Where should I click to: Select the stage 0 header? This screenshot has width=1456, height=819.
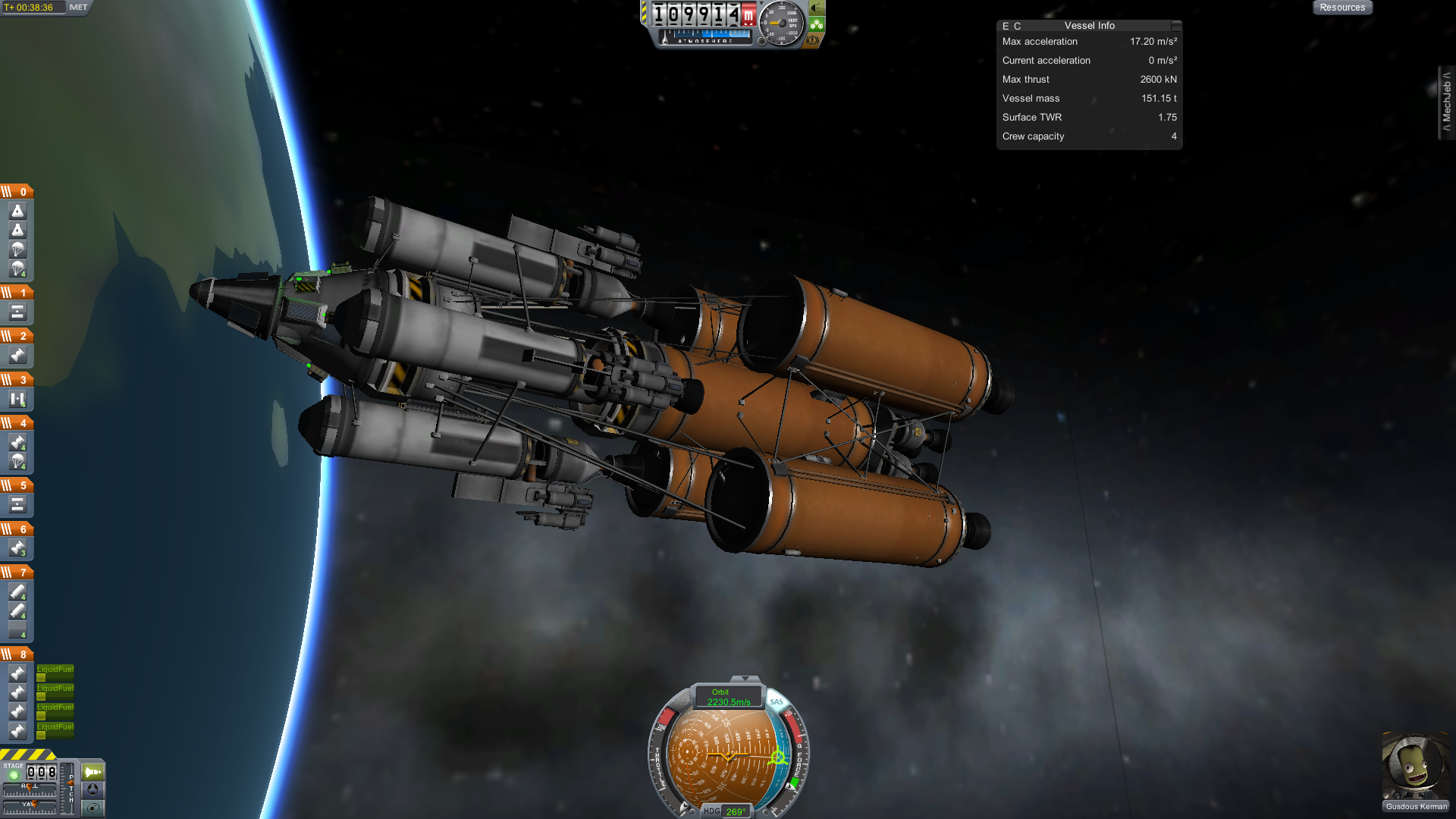(17, 192)
